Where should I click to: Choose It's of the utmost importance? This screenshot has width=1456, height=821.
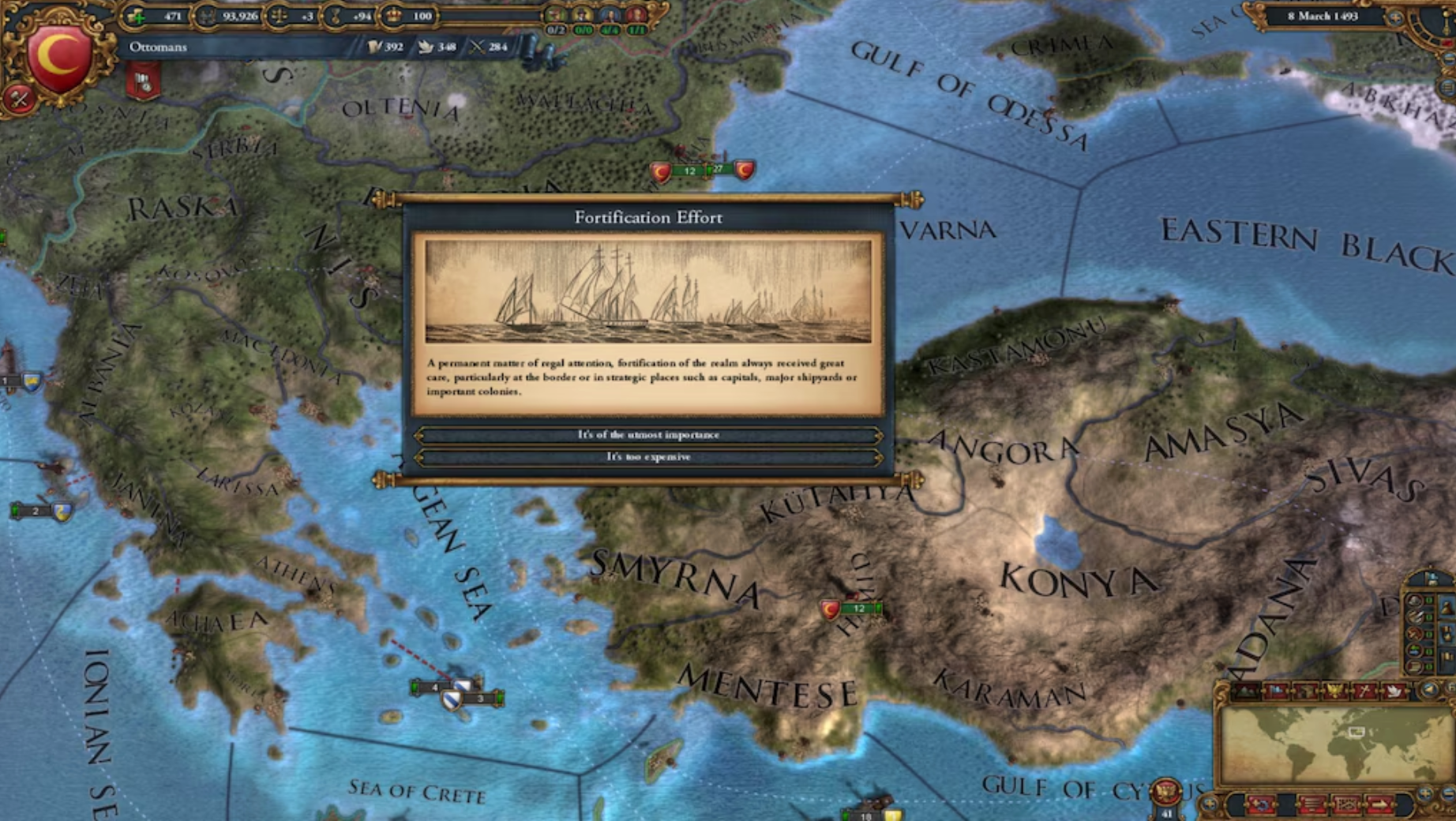point(649,435)
